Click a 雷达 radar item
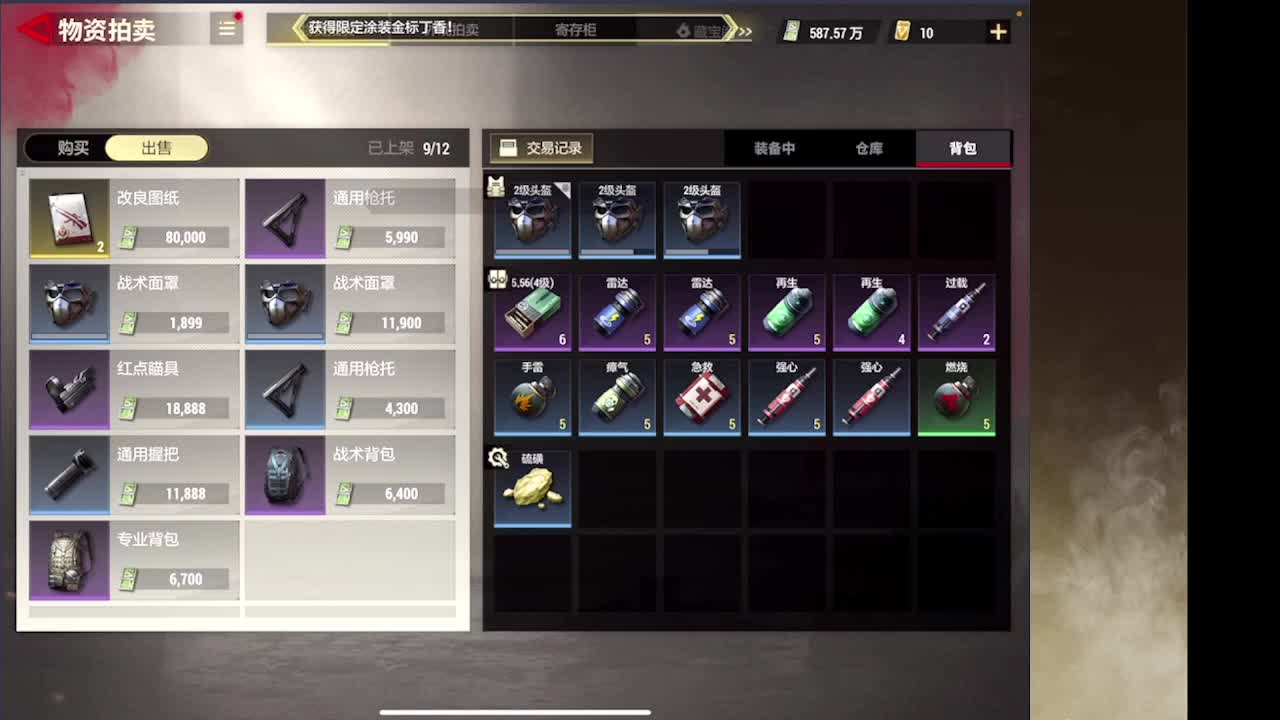The width and height of the screenshot is (1280, 720). 616,312
